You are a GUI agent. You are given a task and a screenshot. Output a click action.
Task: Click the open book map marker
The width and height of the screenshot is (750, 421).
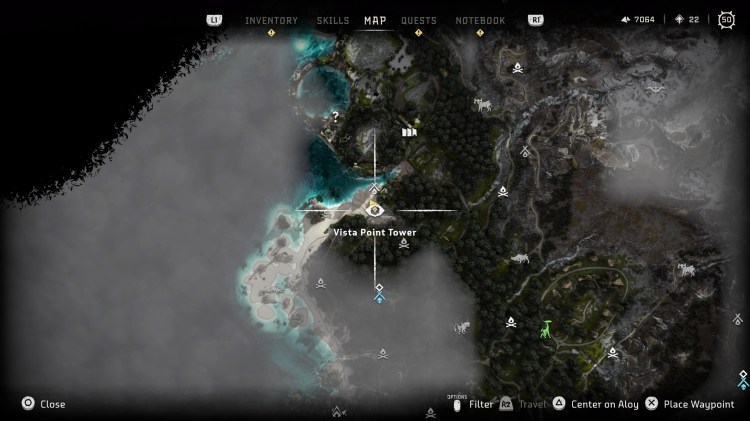tap(408, 131)
